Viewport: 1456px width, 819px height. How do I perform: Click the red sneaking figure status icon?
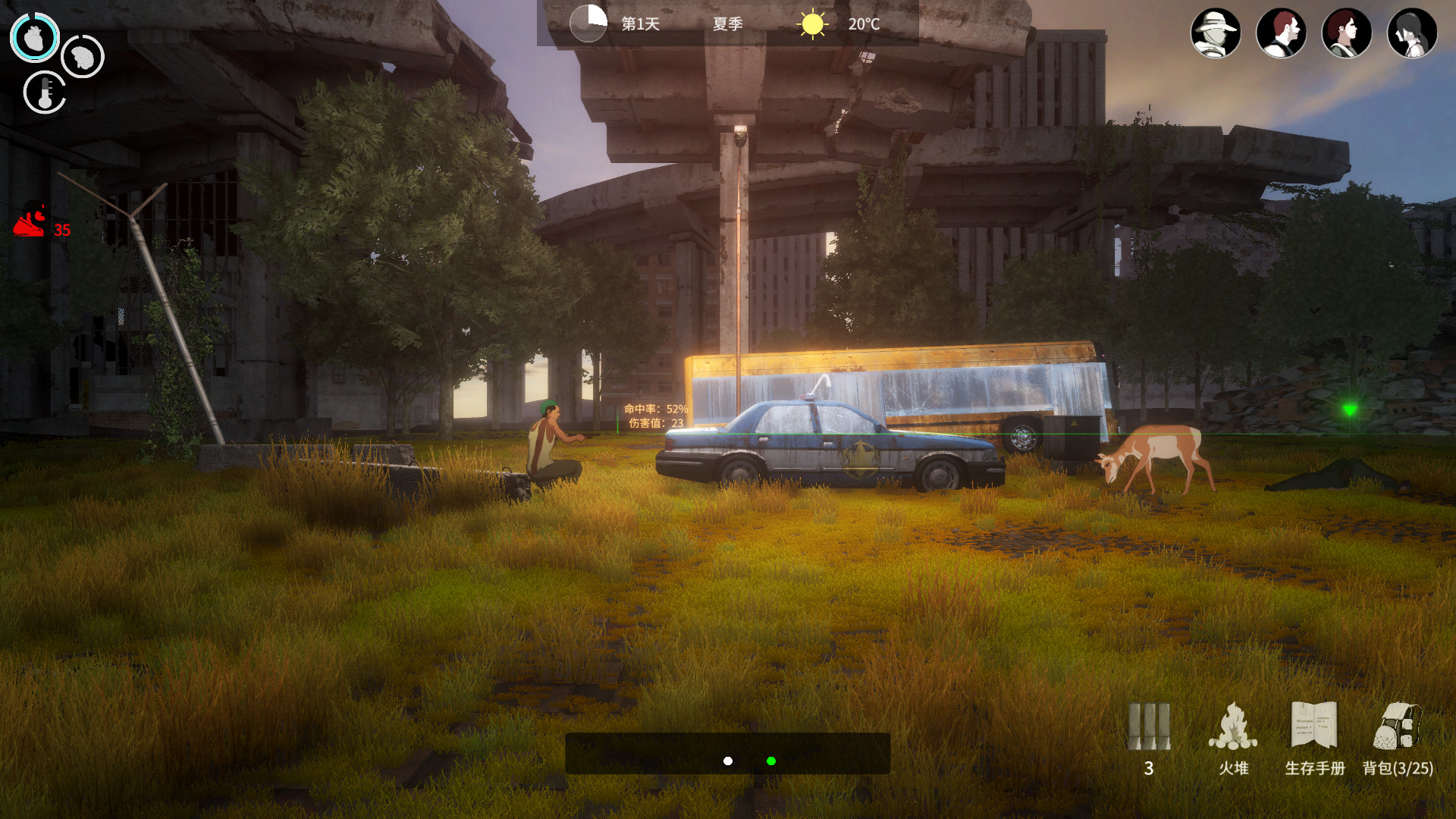click(30, 221)
